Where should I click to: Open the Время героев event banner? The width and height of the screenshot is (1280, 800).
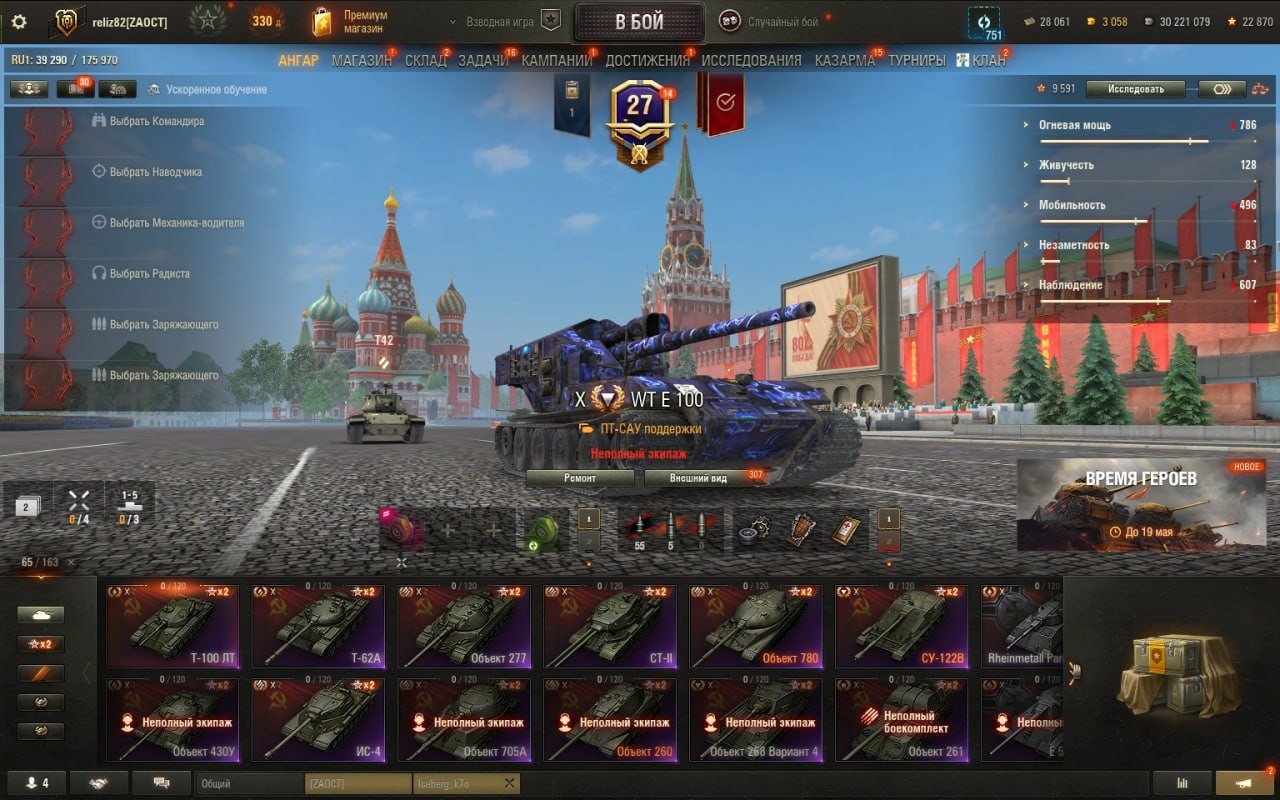tap(1140, 505)
